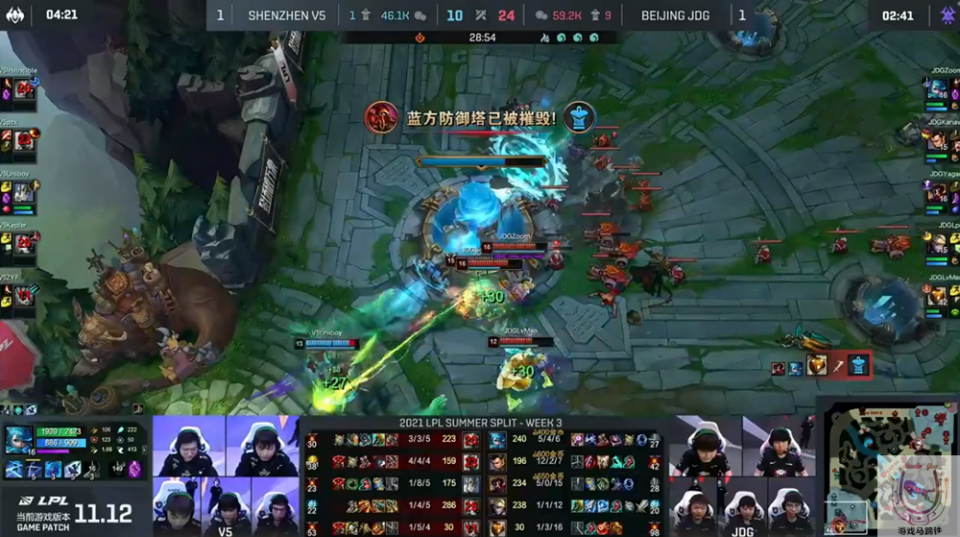Image resolution: width=960 pixels, height=537 pixels.
Task: Click the LPL Game Patch 11.12 banner
Action: (x=72, y=512)
